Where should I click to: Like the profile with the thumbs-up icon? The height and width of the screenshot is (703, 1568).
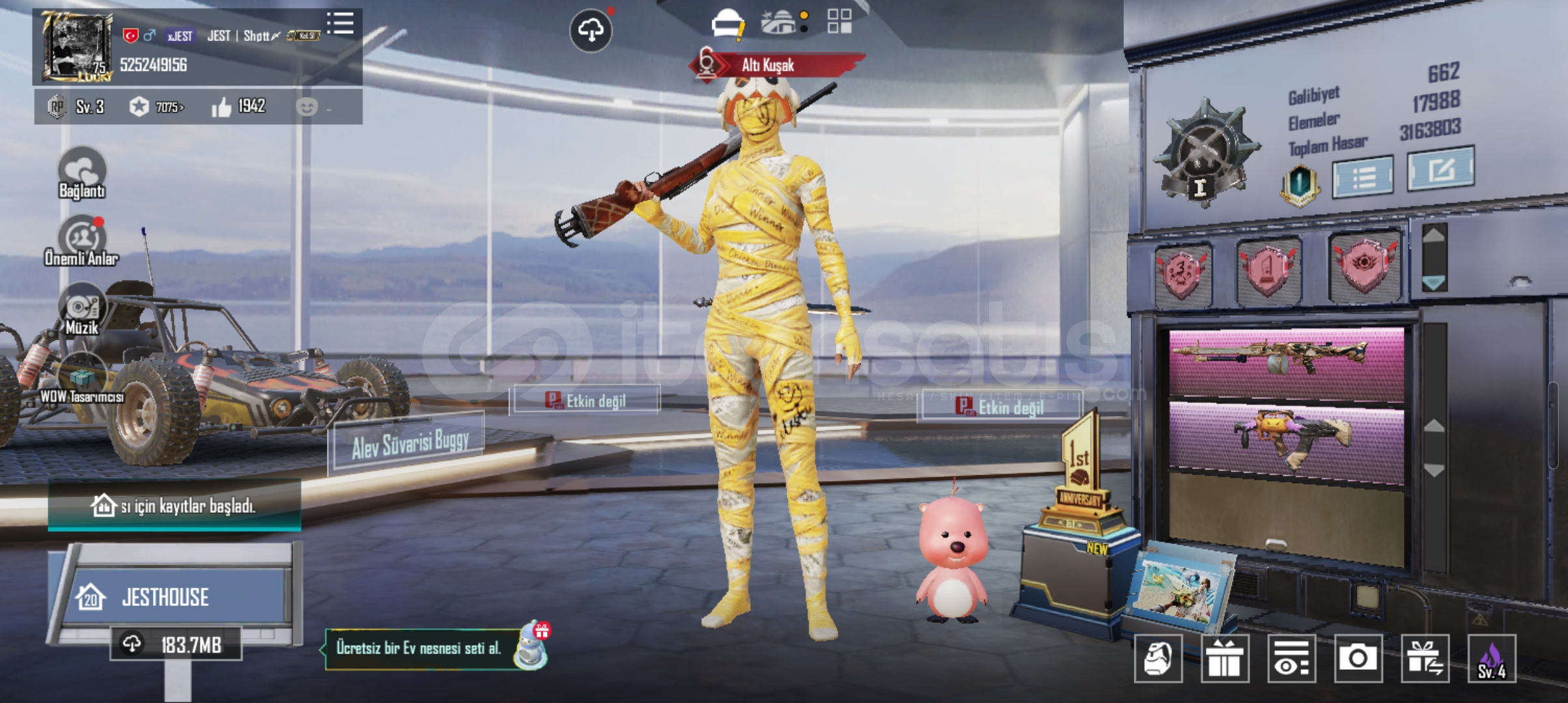[x=221, y=107]
